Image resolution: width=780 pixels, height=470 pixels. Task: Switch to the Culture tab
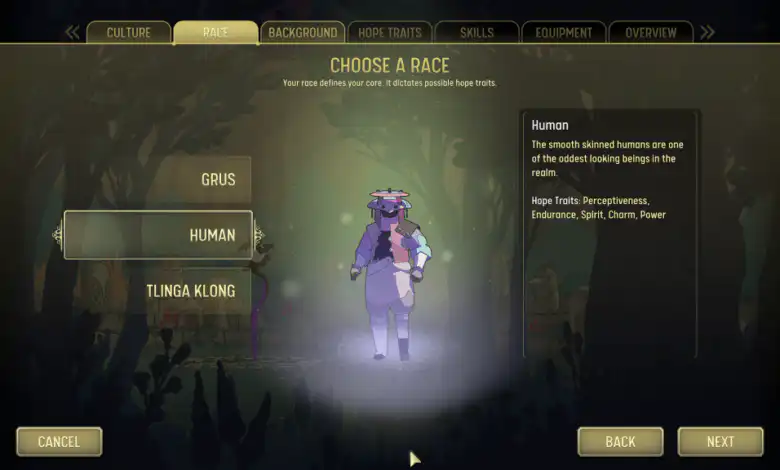(128, 32)
